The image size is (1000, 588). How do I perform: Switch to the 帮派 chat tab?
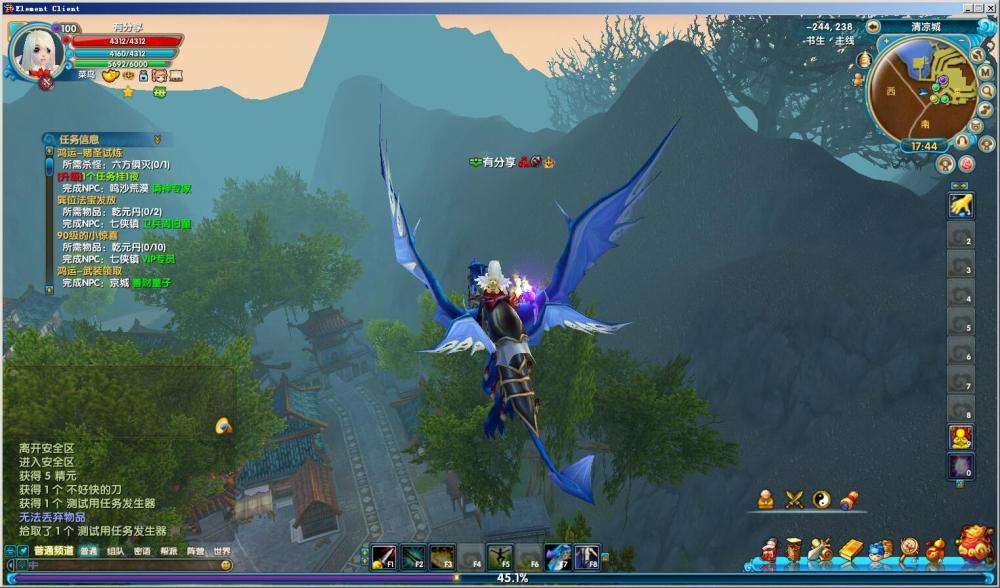coord(169,551)
